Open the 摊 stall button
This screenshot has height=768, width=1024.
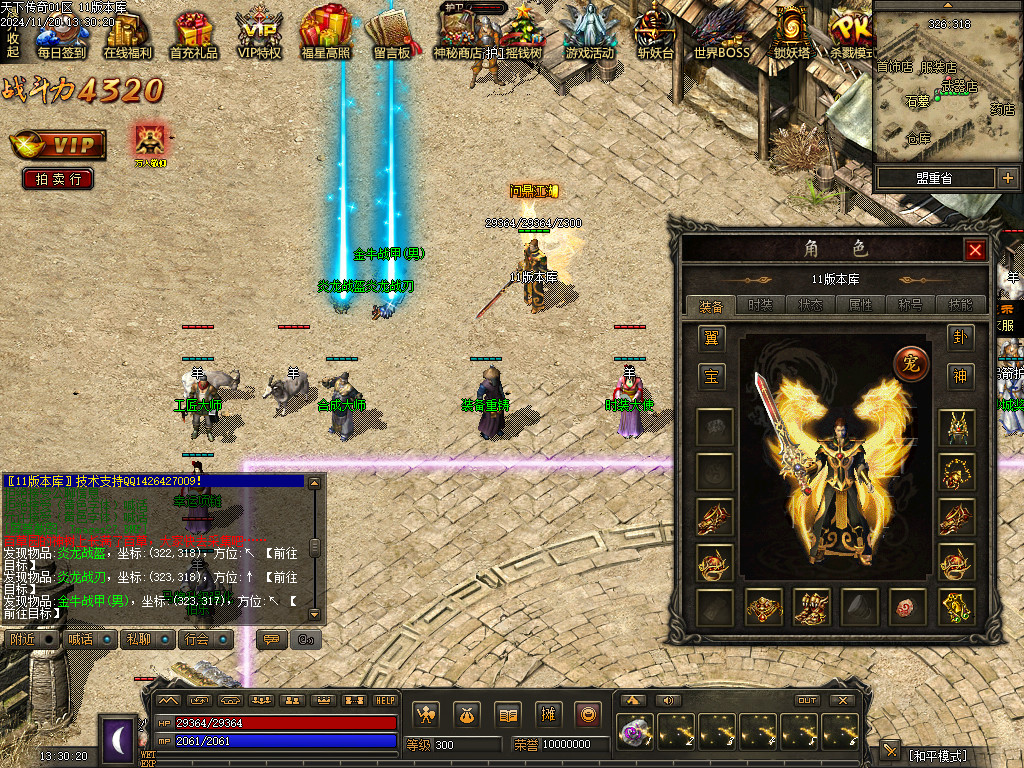tap(548, 714)
